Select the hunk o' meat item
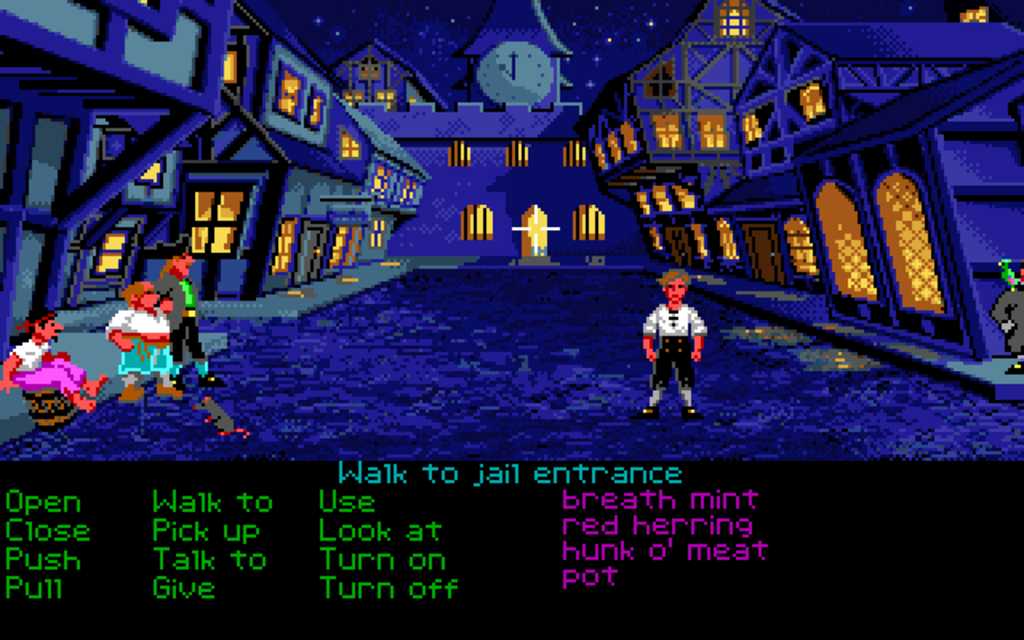Viewport: 1024px width, 640px height. [x=664, y=551]
